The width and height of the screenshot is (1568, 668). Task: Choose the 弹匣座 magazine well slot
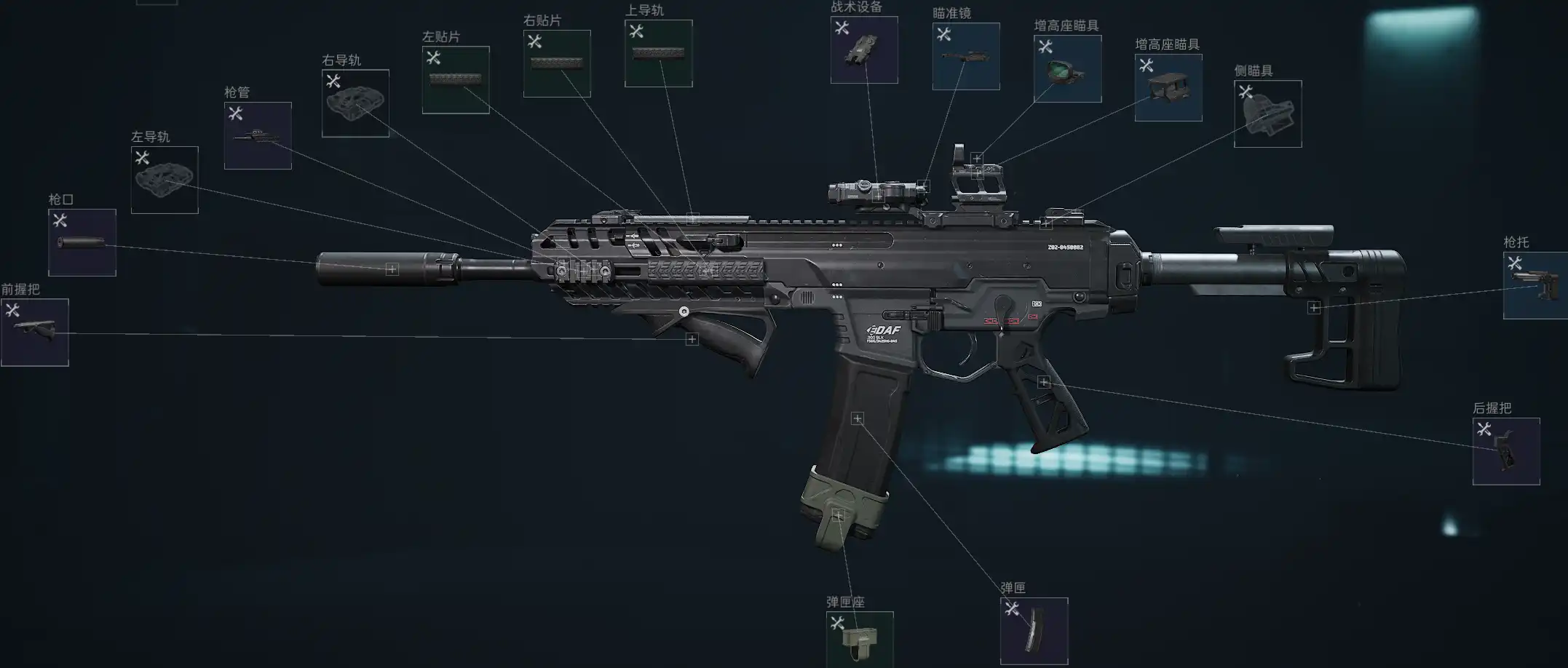tap(860, 640)
